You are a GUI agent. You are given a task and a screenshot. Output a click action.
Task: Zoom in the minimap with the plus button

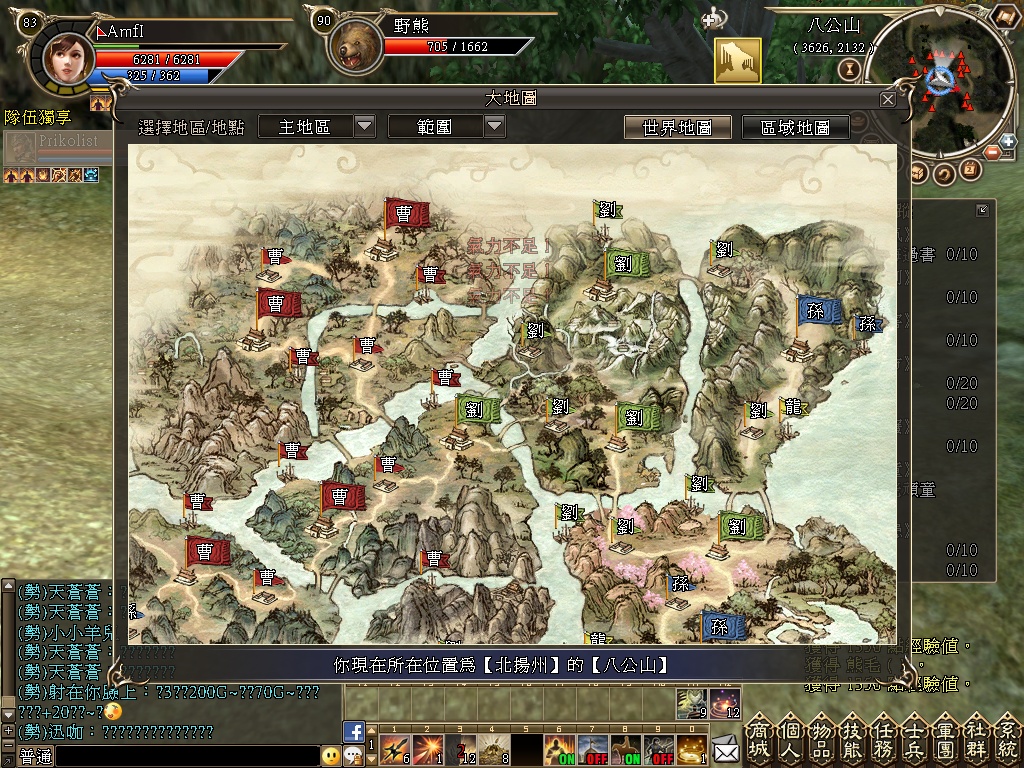tap(1007, 142)
